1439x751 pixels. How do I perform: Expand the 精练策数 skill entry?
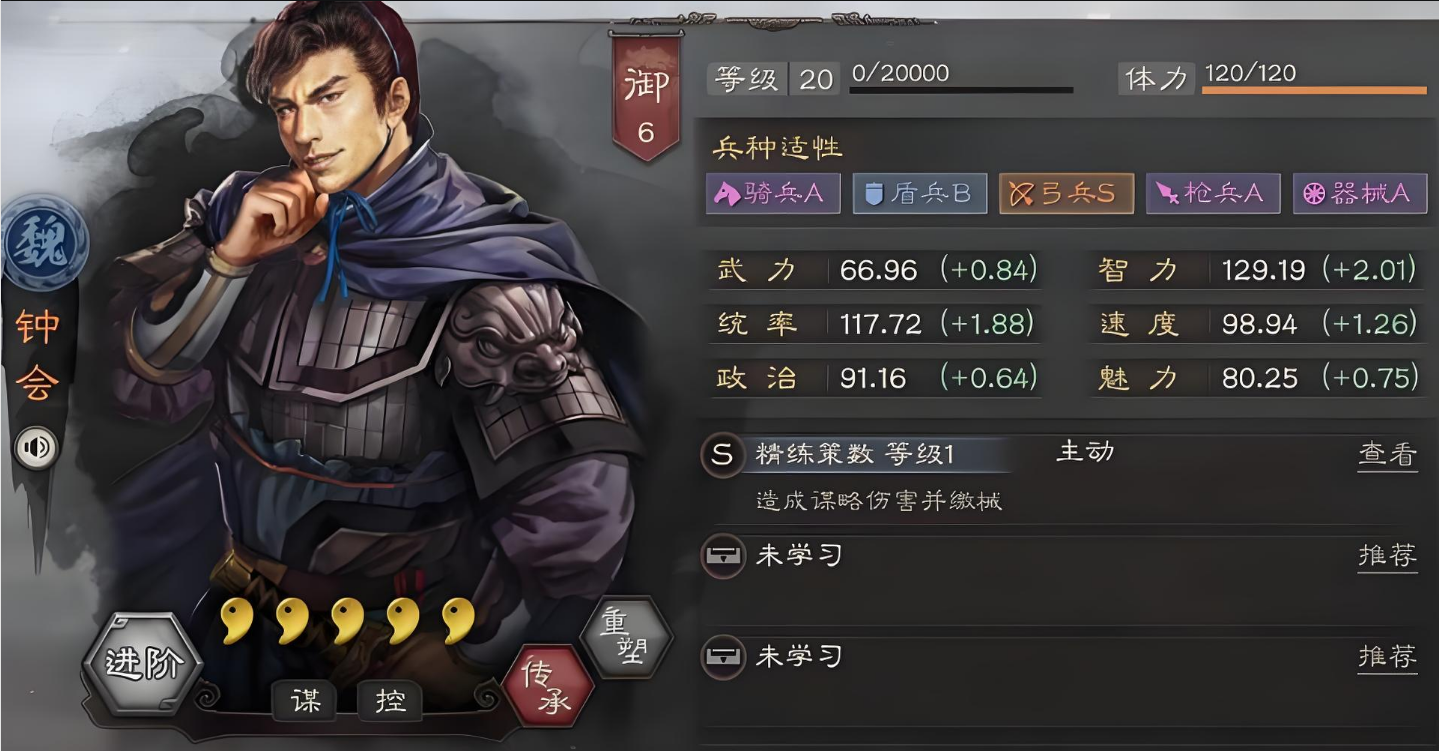coord(860,452)
